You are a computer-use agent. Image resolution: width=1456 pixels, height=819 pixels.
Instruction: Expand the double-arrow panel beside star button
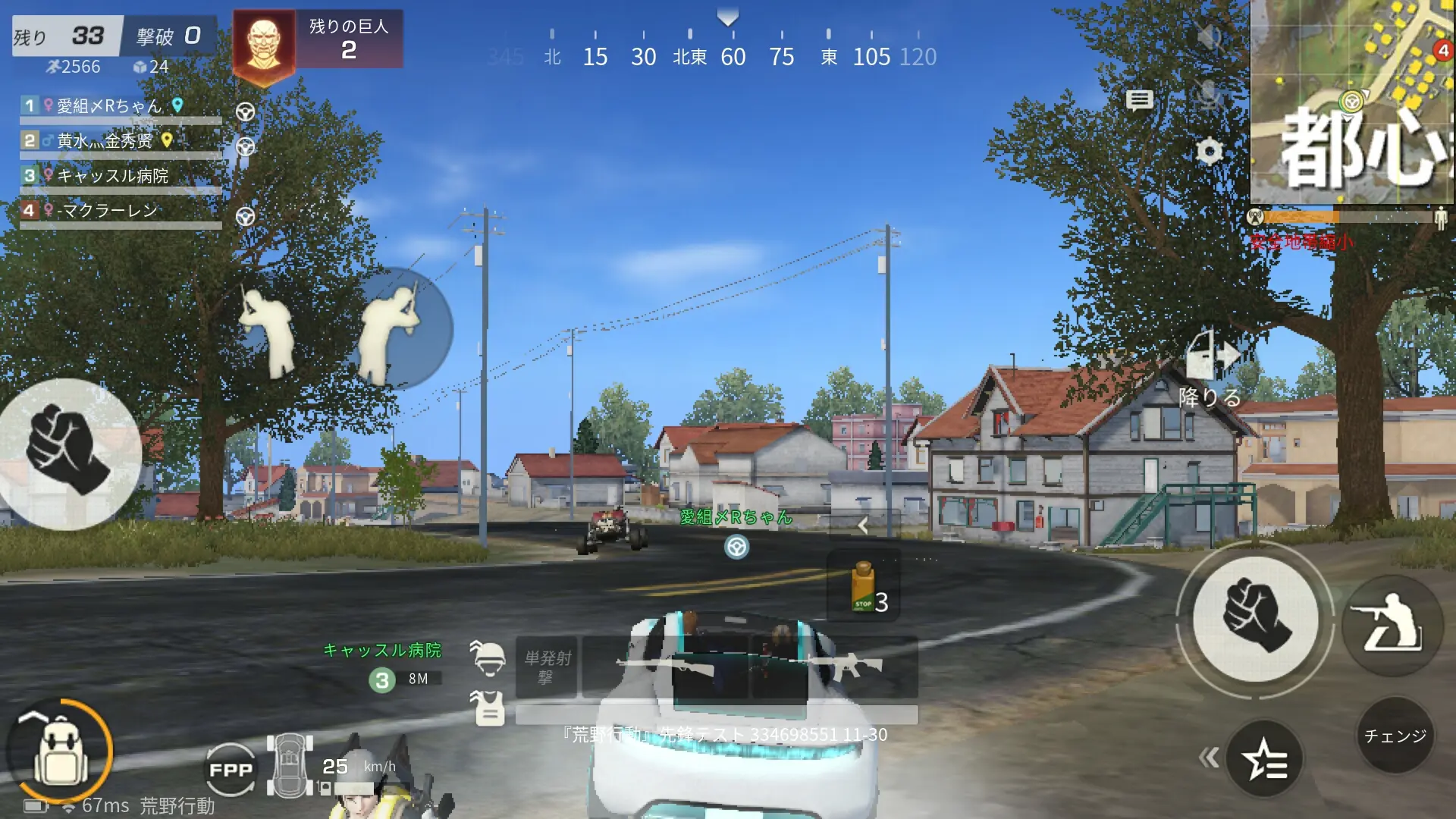pos(1208,758)
